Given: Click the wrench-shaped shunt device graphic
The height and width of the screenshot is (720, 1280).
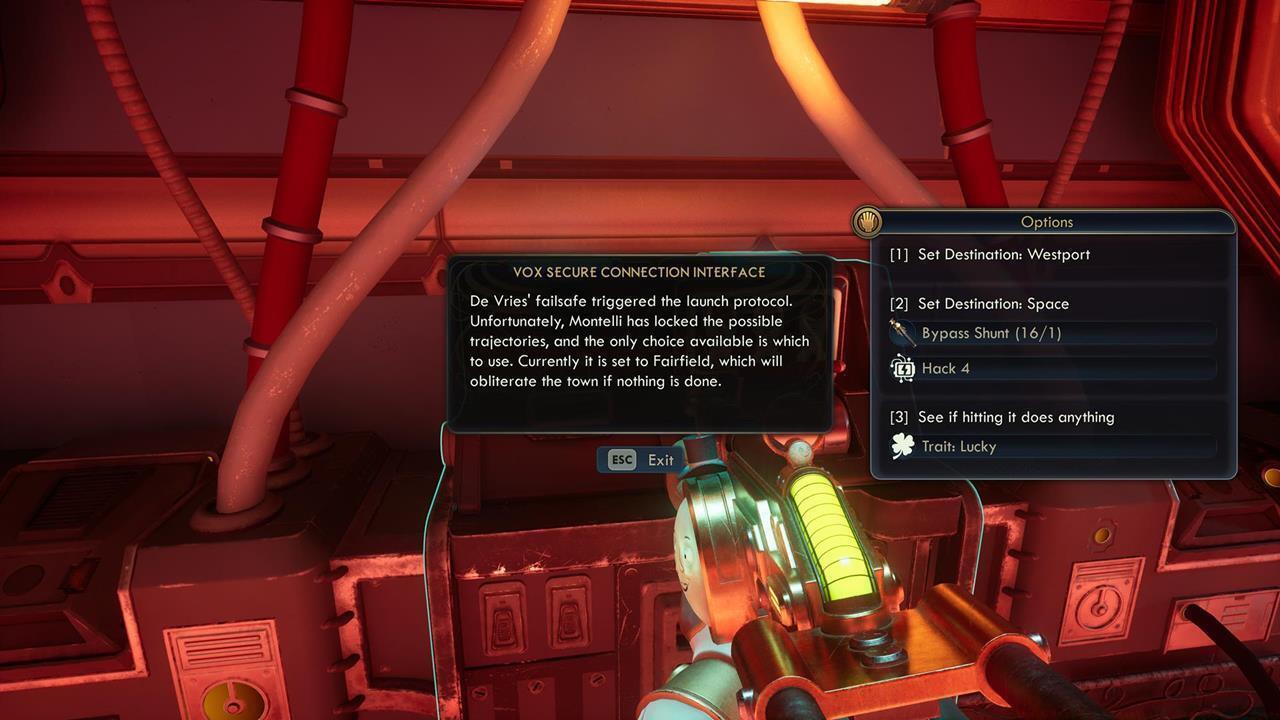Looking at the screenshot, I should 903,334.
